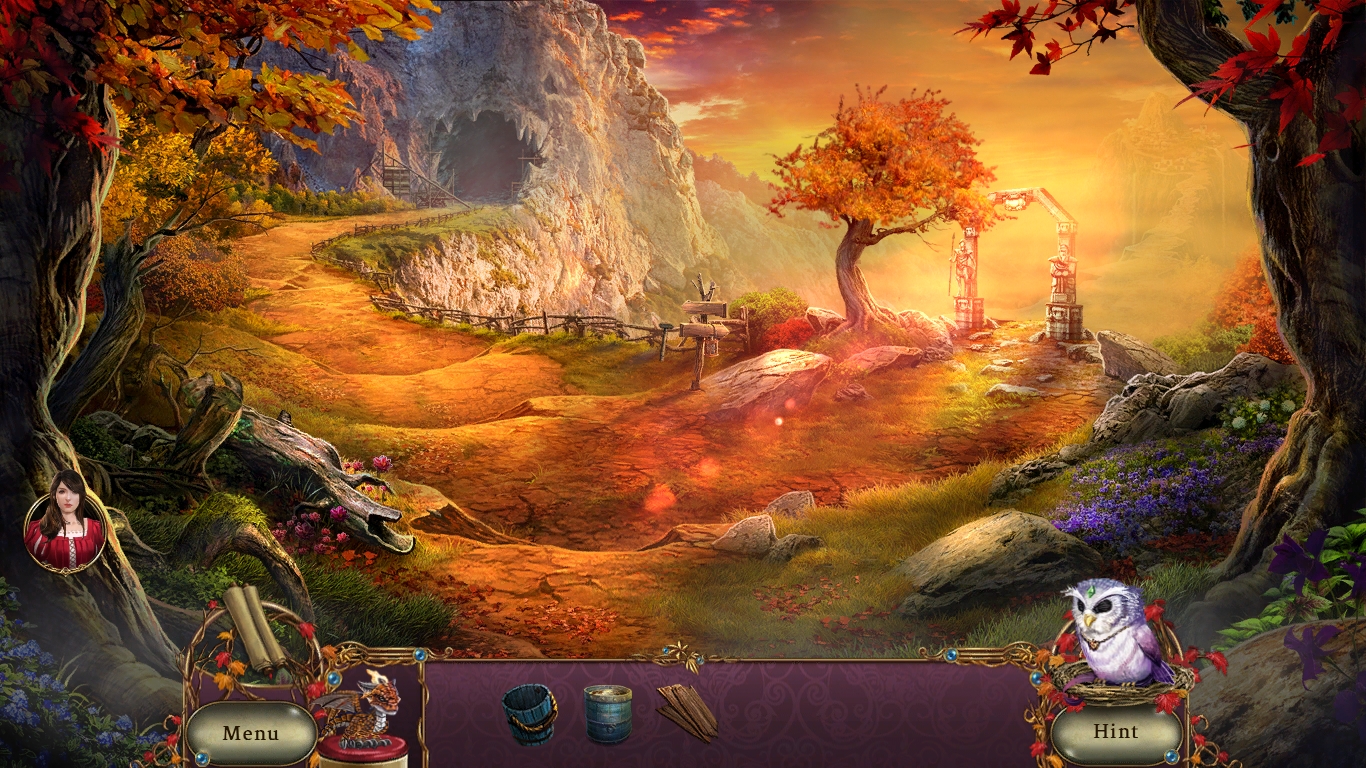Click the blue jewel on the Hint frame
The height and width of the screenshot is (768, 1366).
(x=1170, y=754)
